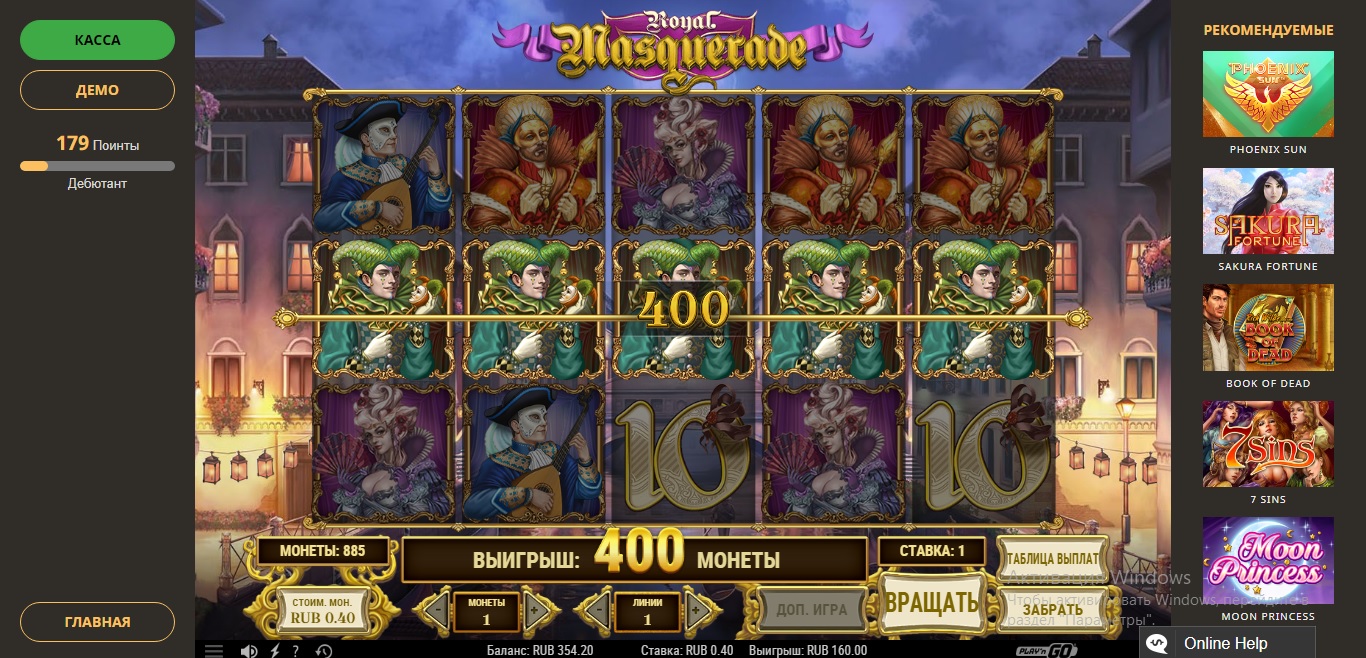The width and height of the screenshot is (1366, 658).
Task: Choose the Book of Dead thumbnail
Action: coord(1268,328)
